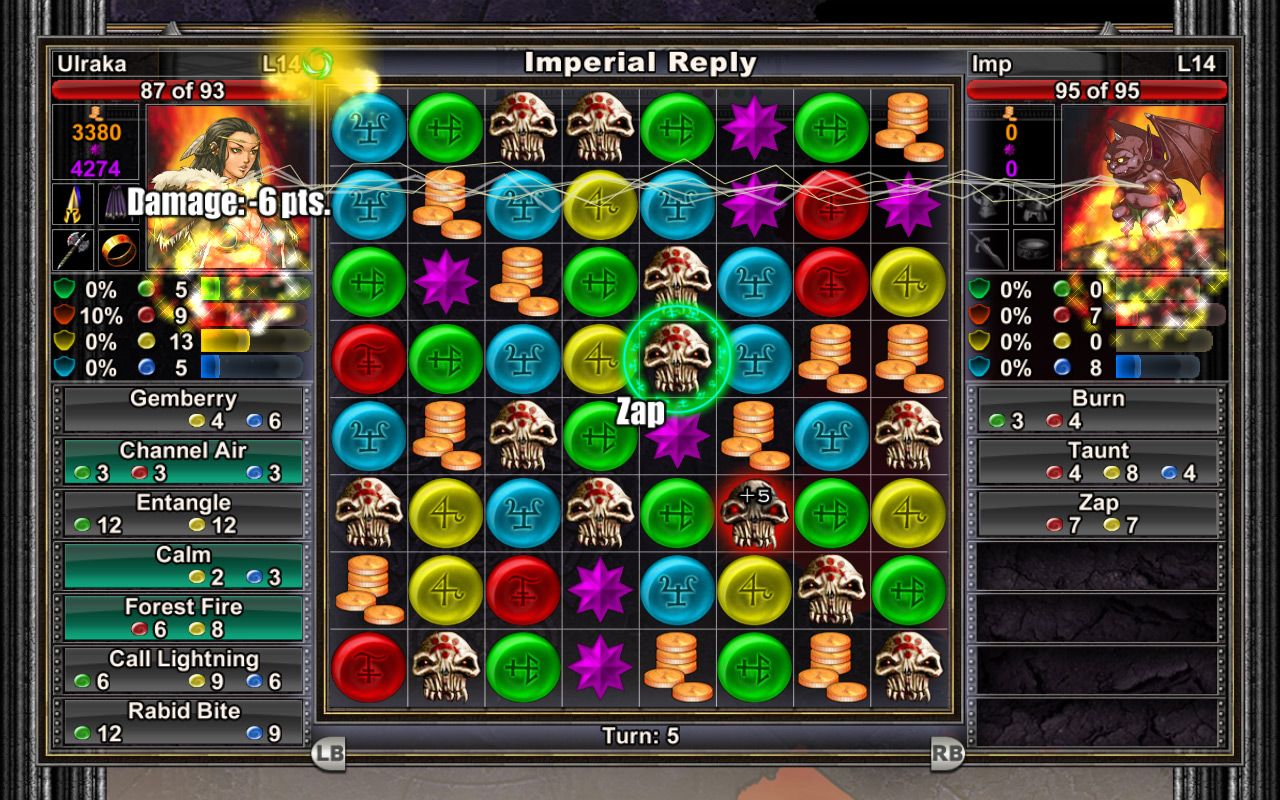Inspect the Imp's Taunt spell

1097,461
